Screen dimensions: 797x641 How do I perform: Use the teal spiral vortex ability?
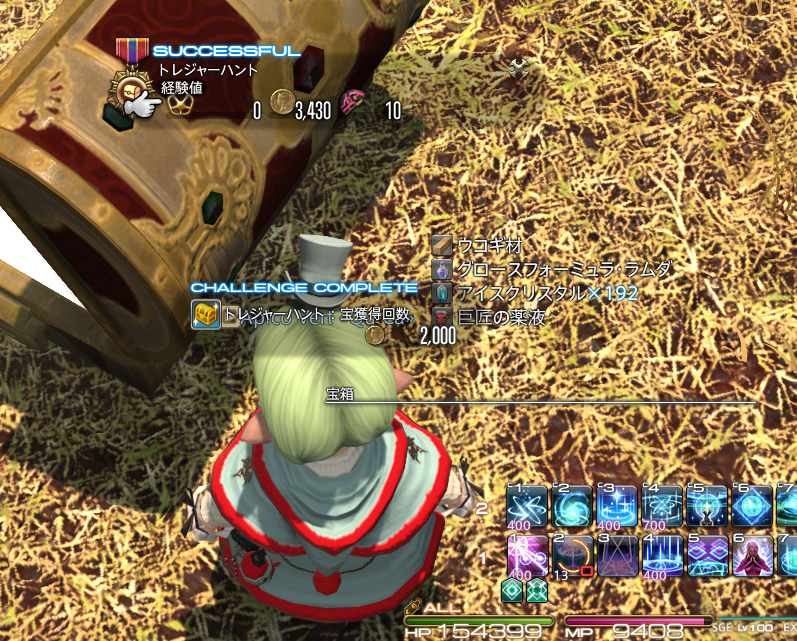(572, 507)
